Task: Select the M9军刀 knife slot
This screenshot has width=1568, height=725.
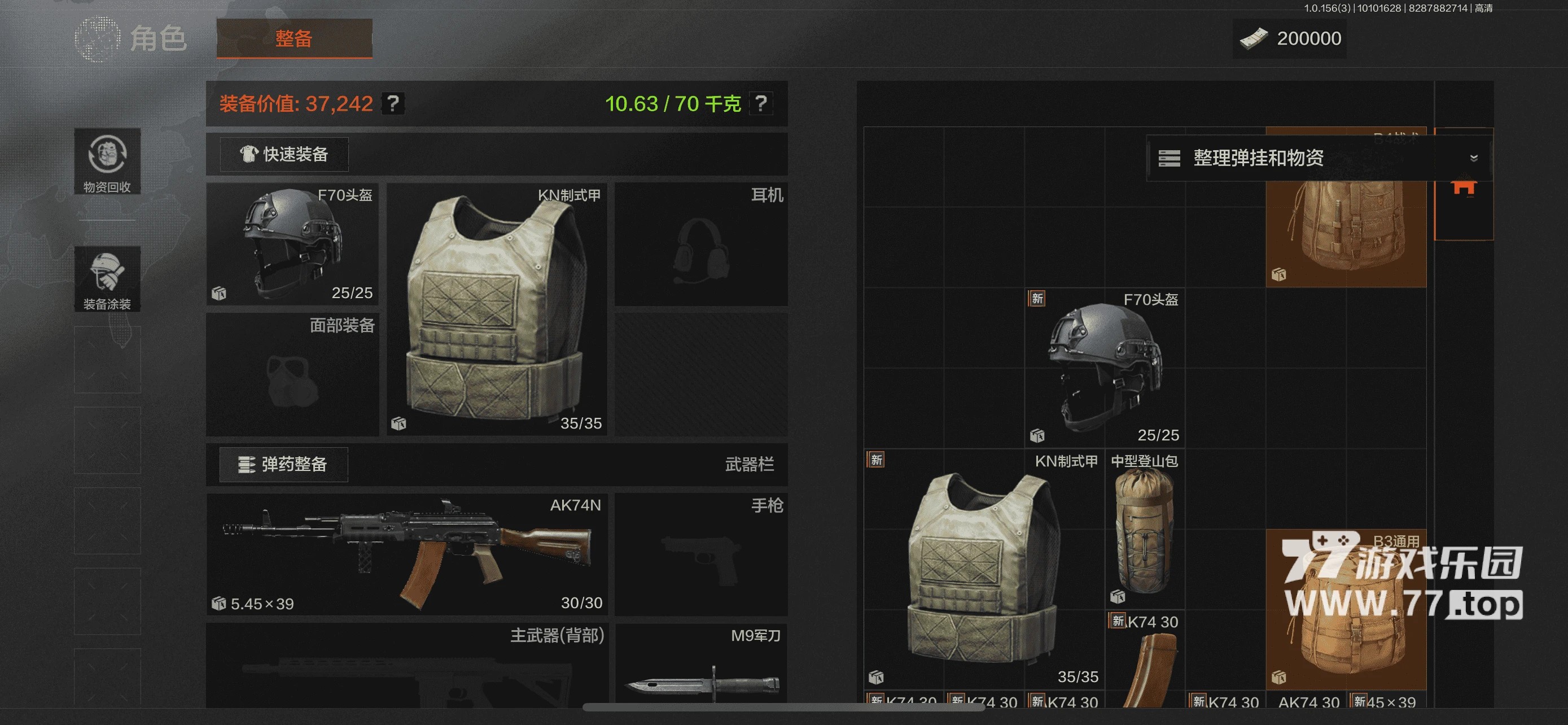Action: pyautogui.click(x=700, y=667)
